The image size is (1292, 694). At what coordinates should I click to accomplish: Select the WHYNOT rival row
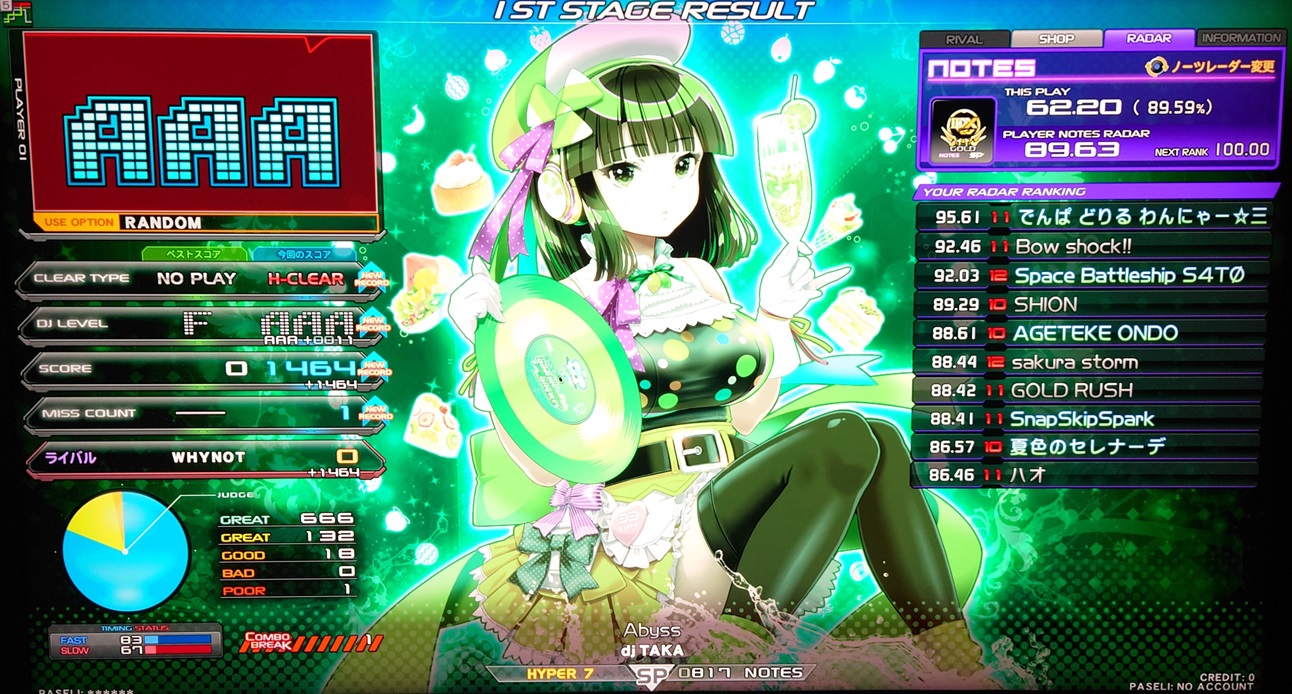pos(203,458)
